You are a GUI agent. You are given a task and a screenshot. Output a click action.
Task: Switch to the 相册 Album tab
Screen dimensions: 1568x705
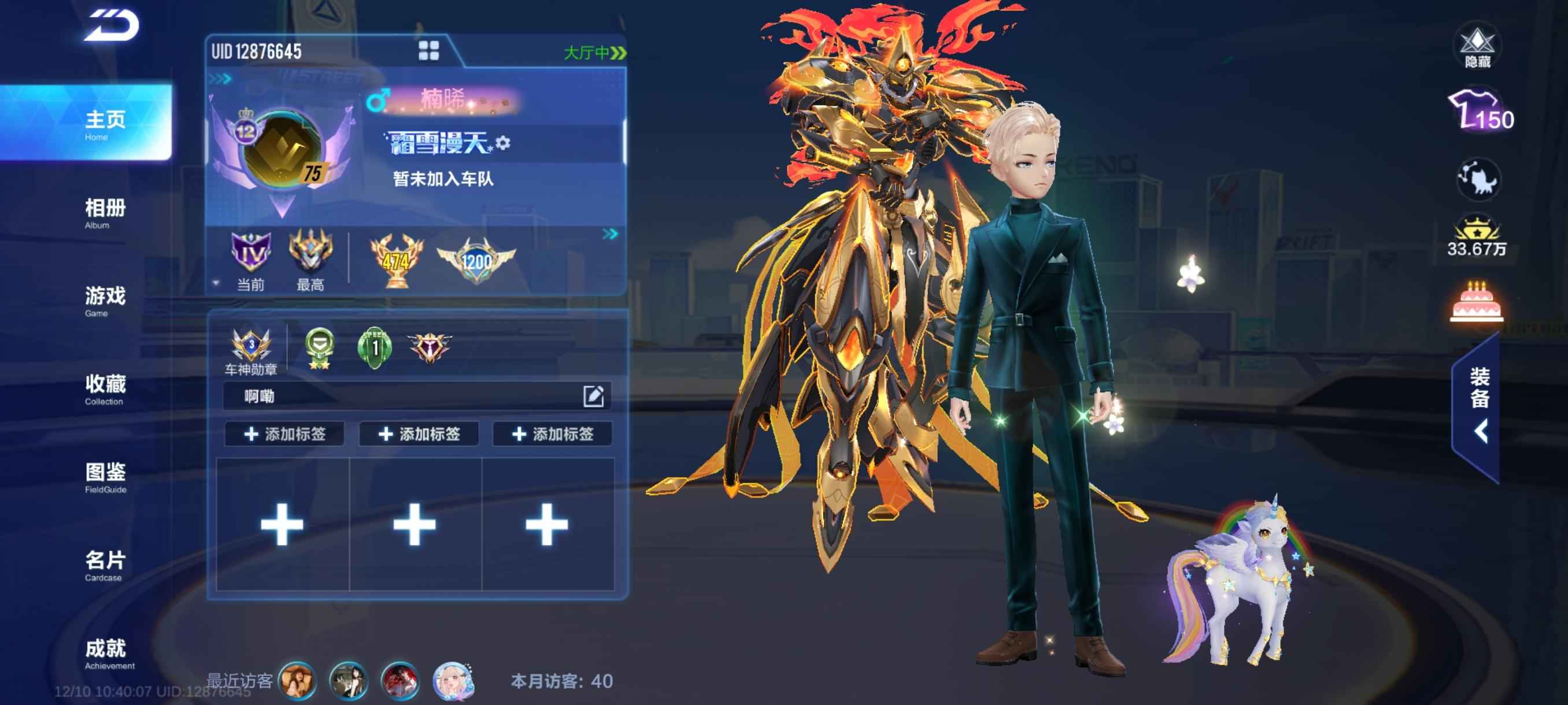(105, 213)
